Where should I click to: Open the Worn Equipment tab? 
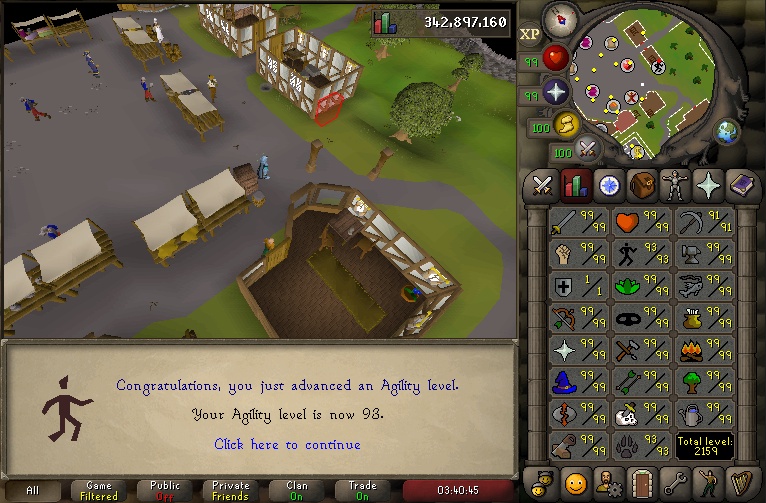coord(673,185)
